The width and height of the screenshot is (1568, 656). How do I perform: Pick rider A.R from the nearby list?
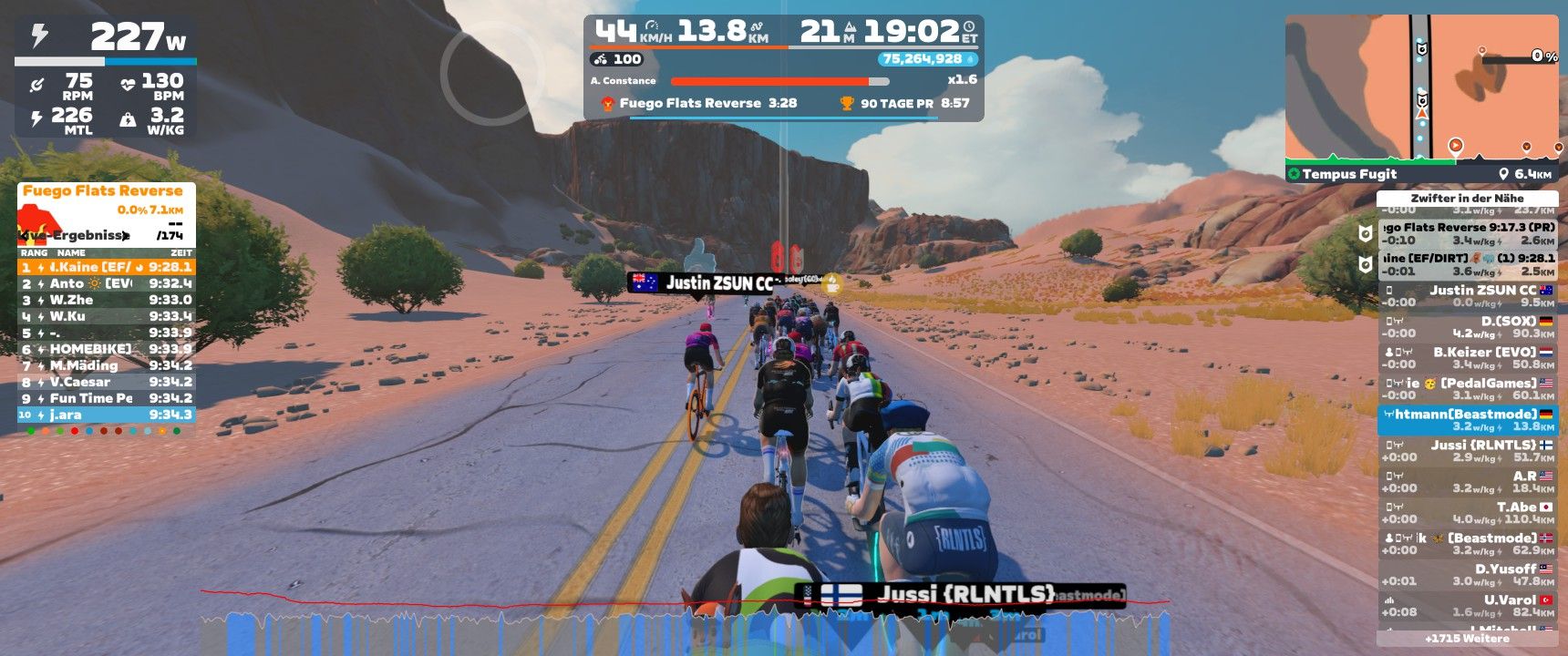click(1468, 482)
